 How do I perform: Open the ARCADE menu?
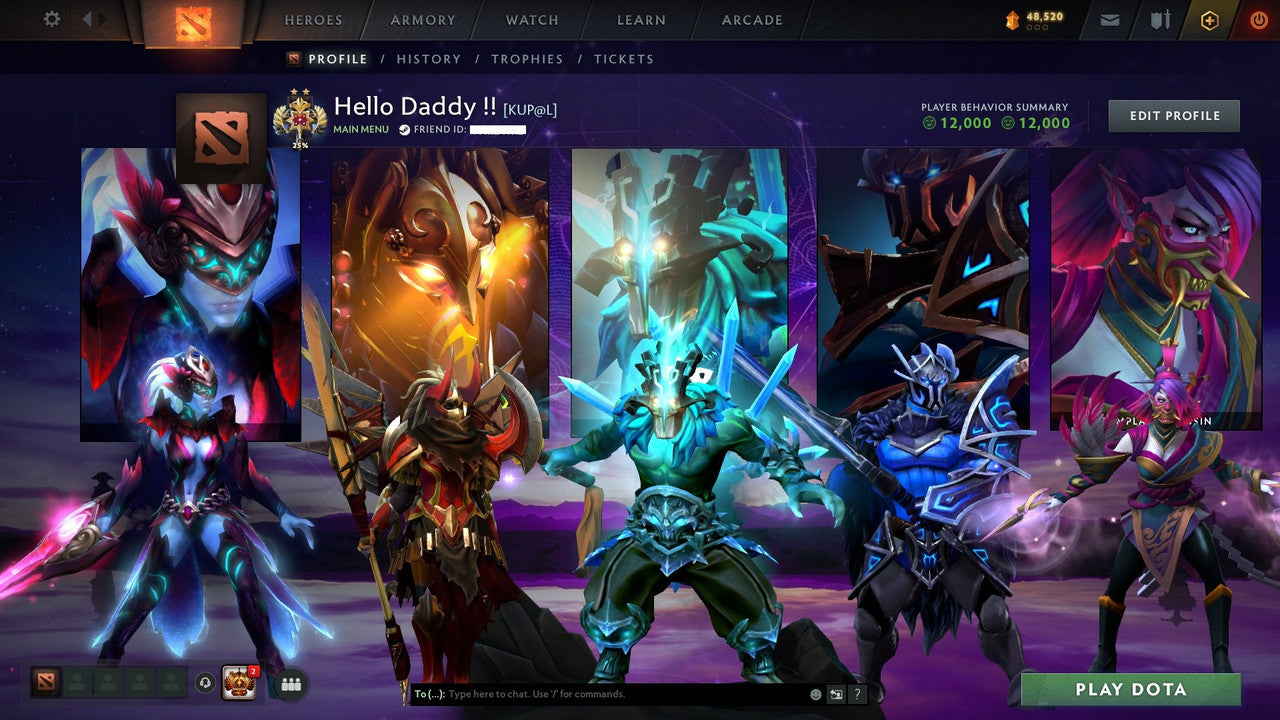[x=751, y=19]
